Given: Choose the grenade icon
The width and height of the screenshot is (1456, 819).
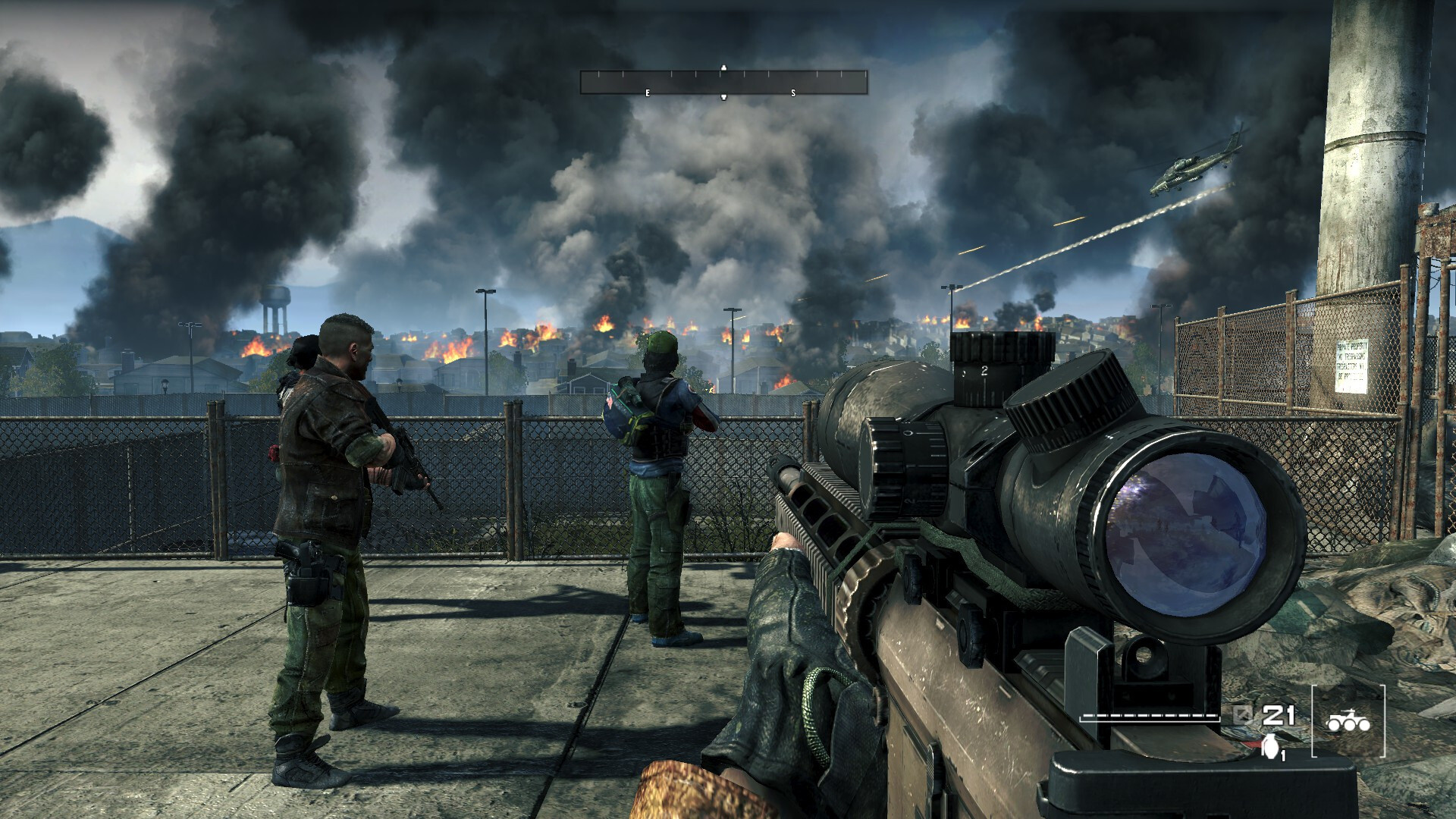Looking at the screenshot, I should coord(1269,746).
